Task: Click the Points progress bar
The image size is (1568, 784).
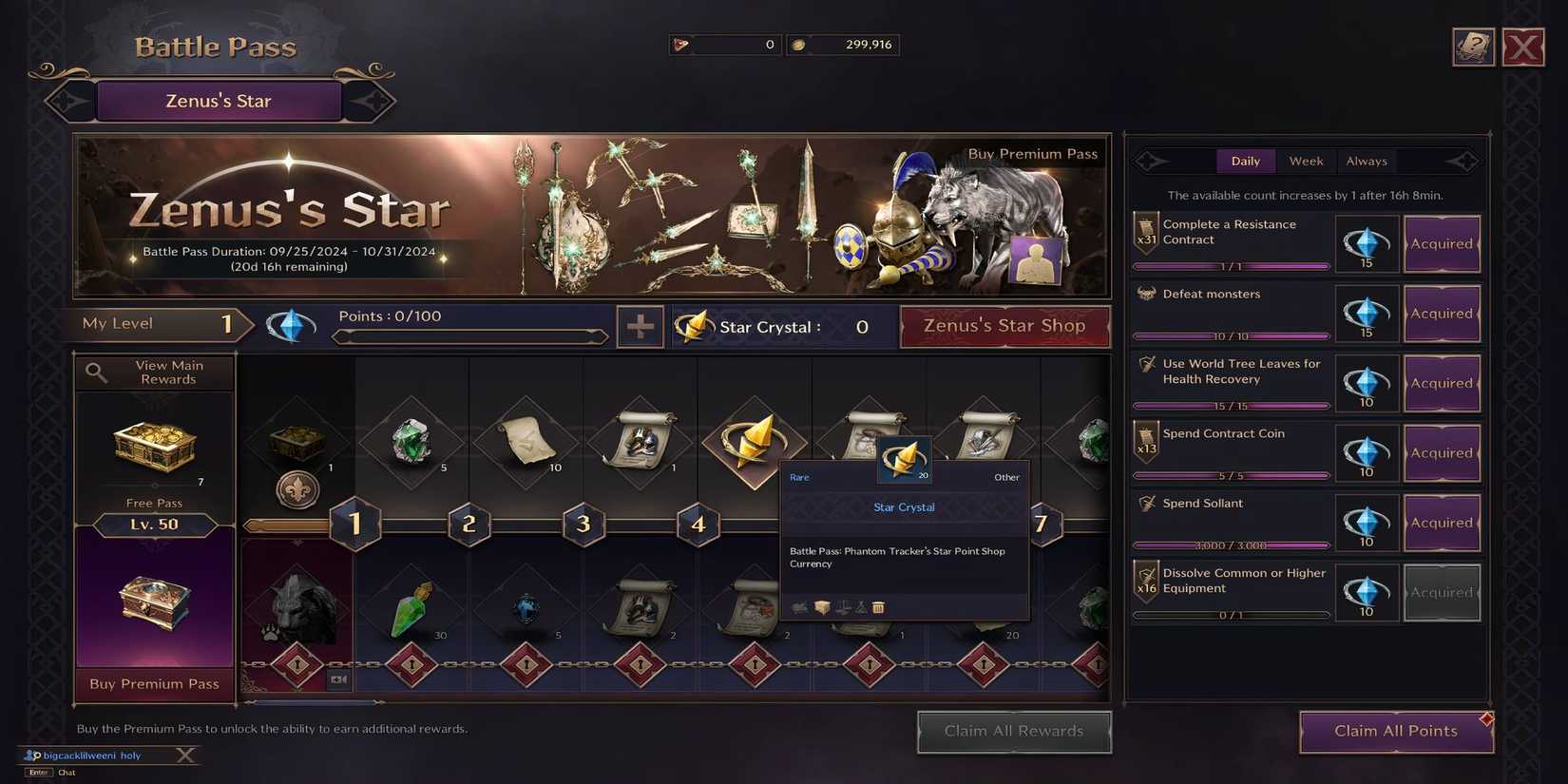Action: click(469, 336)
